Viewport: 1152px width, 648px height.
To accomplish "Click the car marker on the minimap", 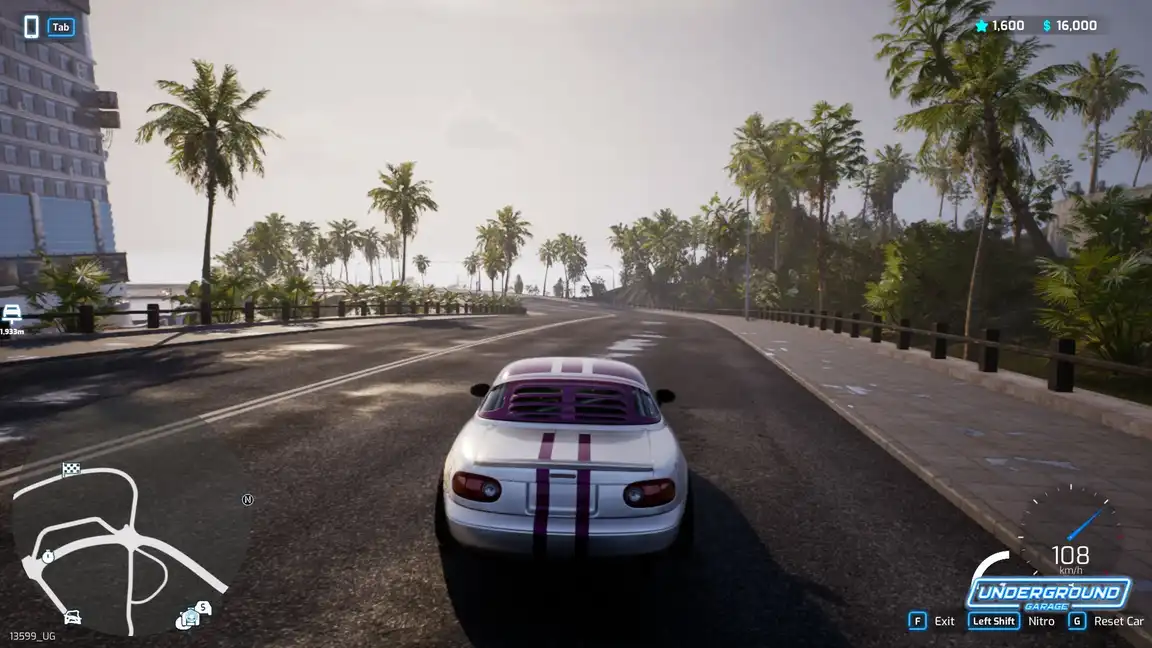I will (72, 616).
